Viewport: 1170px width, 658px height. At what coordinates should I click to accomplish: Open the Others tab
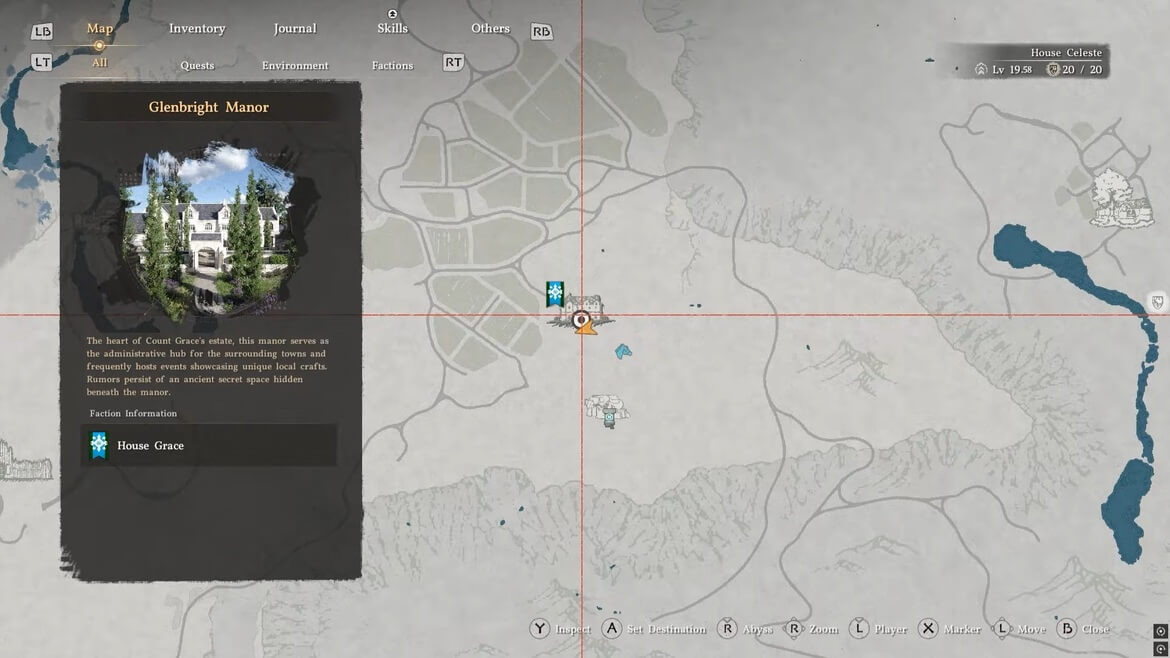pos(490,28)
